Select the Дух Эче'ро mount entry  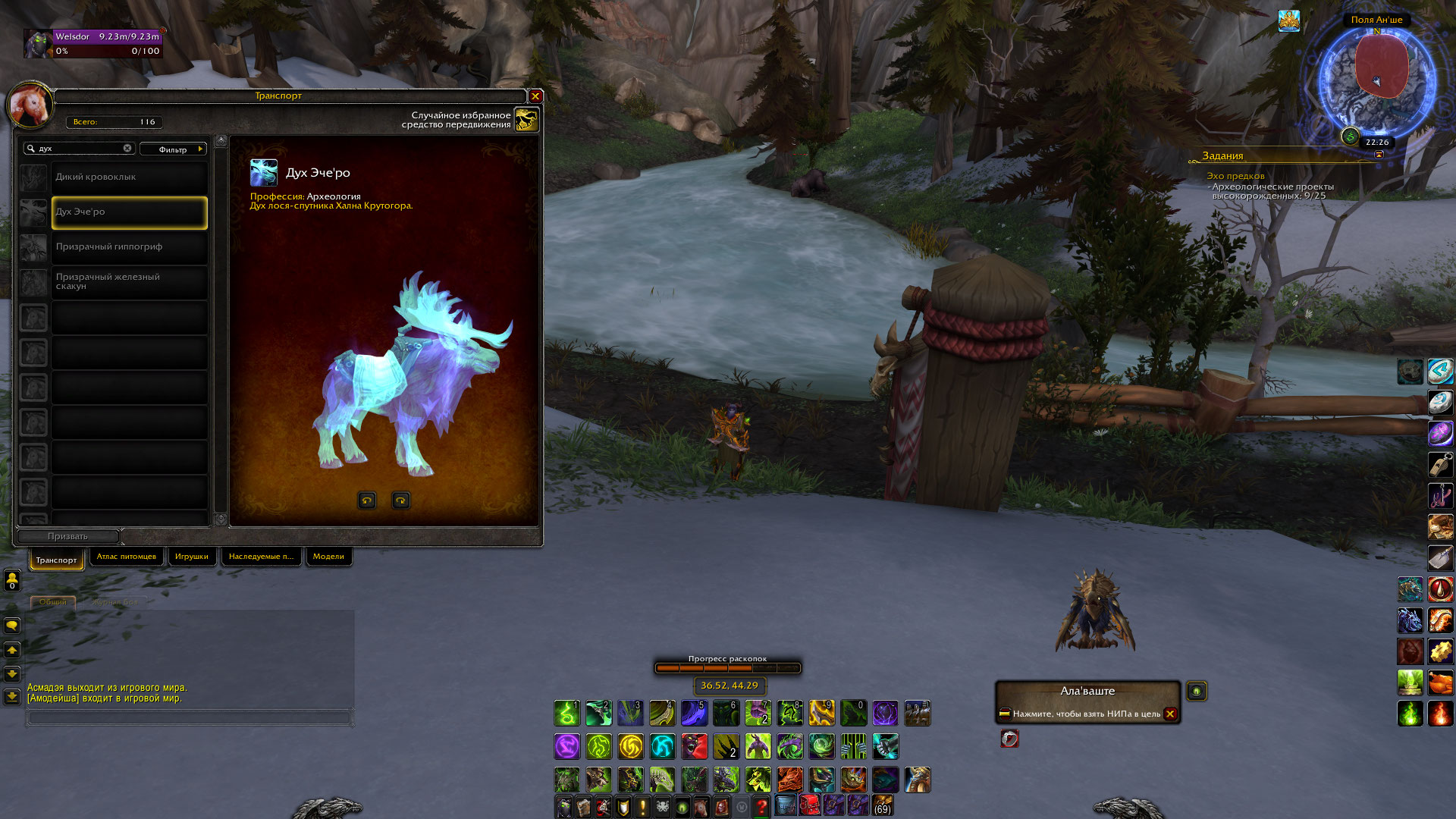click(129, 212)
